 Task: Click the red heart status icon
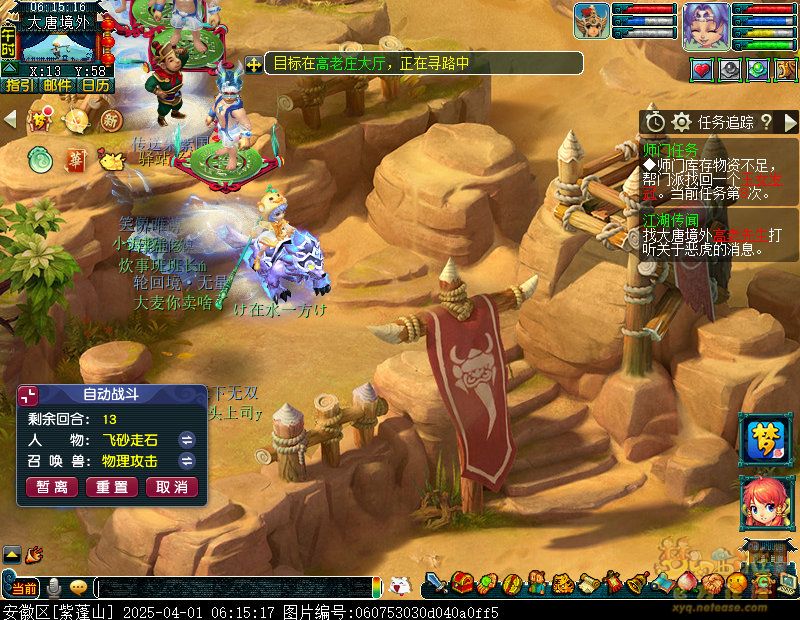(702, 69)
